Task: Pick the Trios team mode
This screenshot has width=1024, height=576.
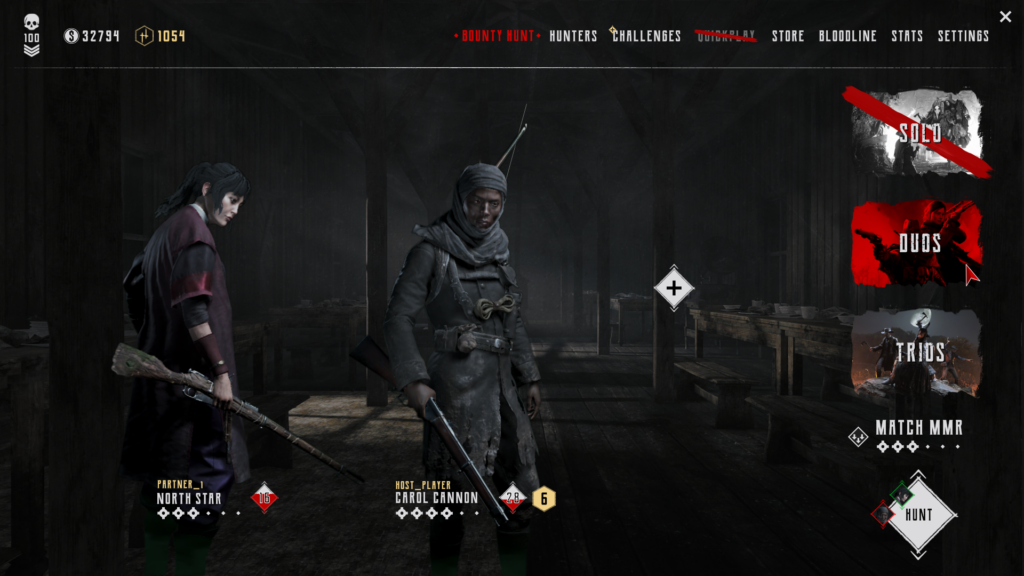Action: 918,352
